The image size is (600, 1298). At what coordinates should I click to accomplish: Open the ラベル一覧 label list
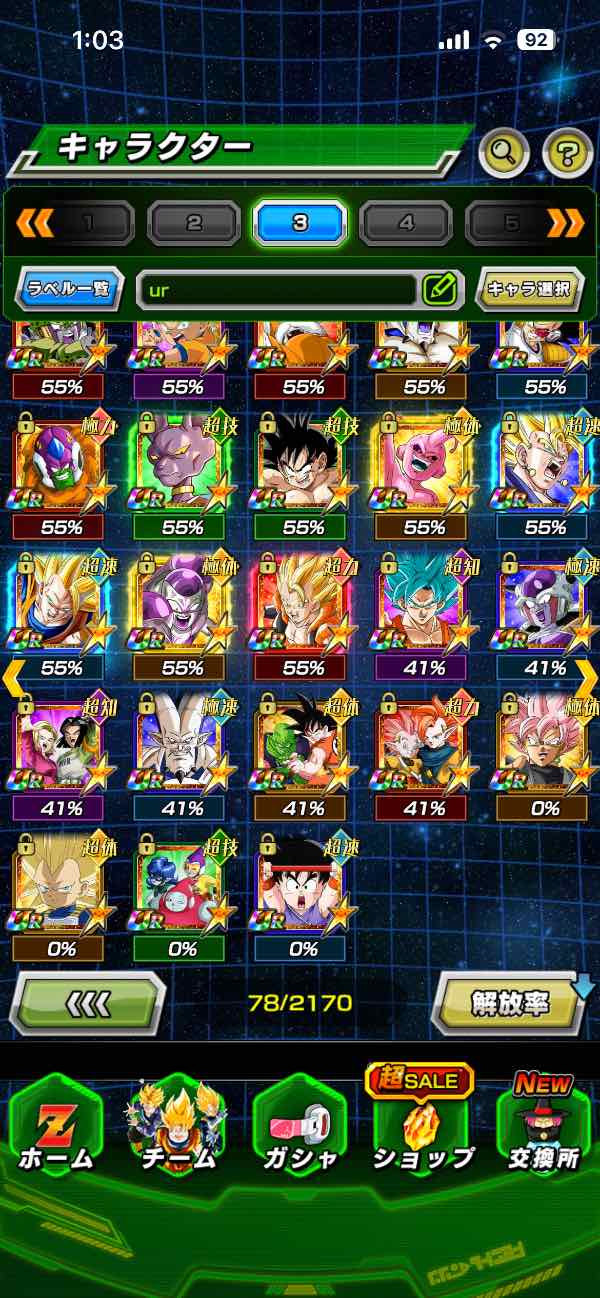tap(69, 290)
